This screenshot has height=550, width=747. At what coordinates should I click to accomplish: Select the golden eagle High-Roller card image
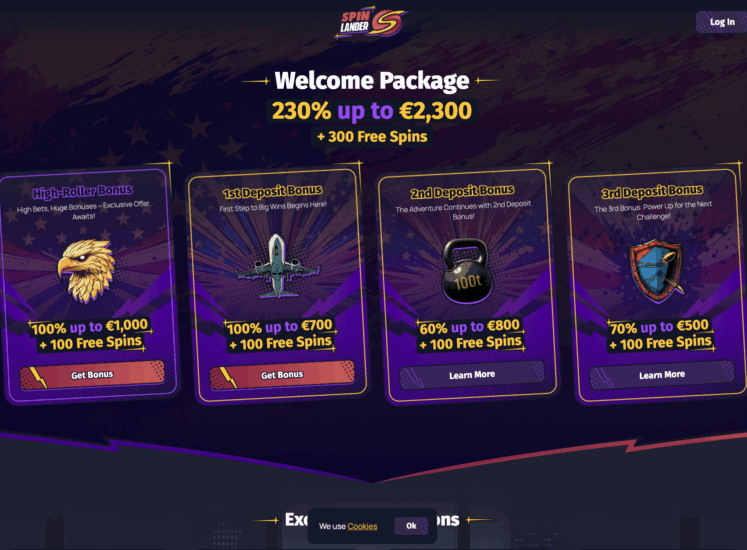point(86,268)
